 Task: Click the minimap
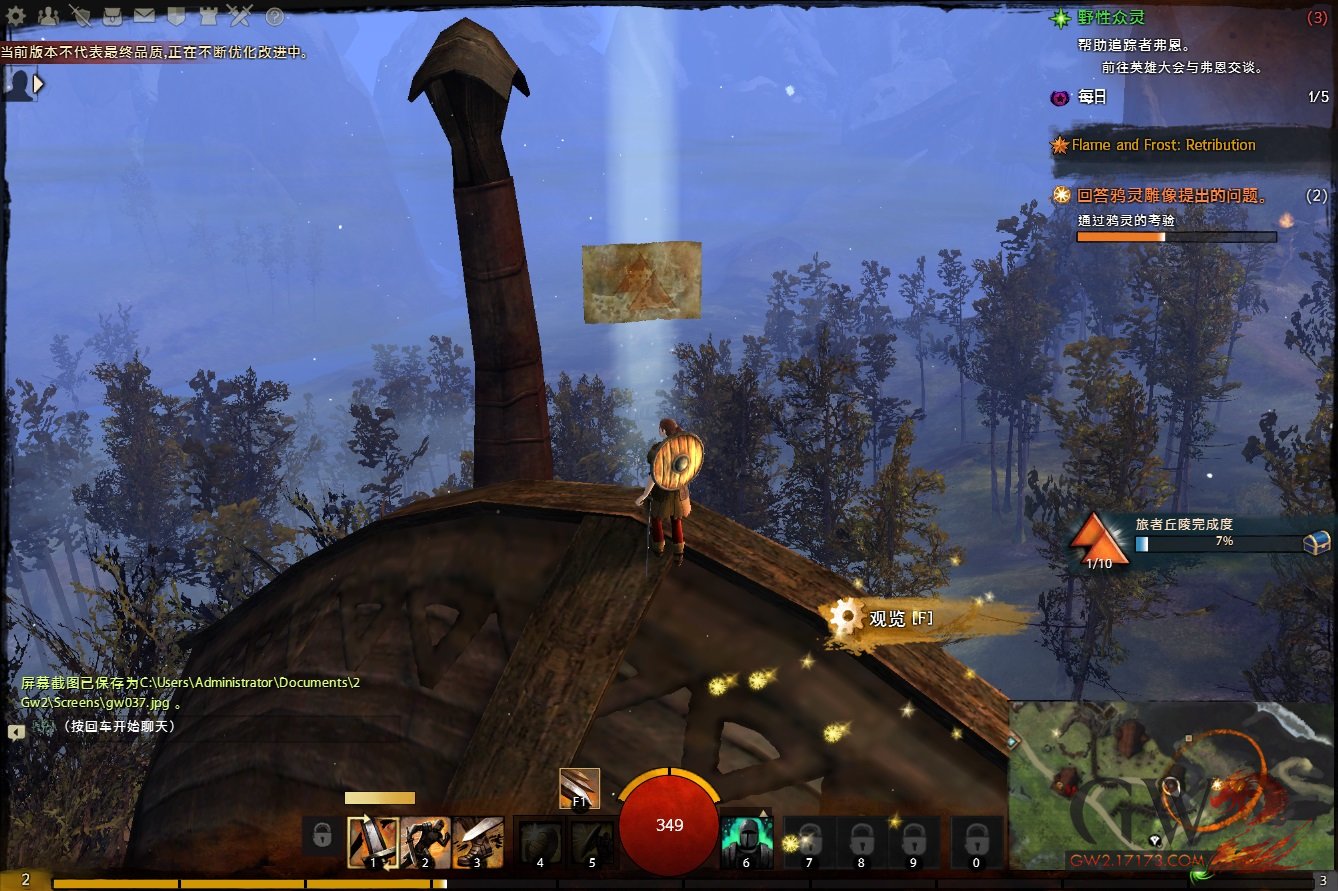[x=1172, y=786]
